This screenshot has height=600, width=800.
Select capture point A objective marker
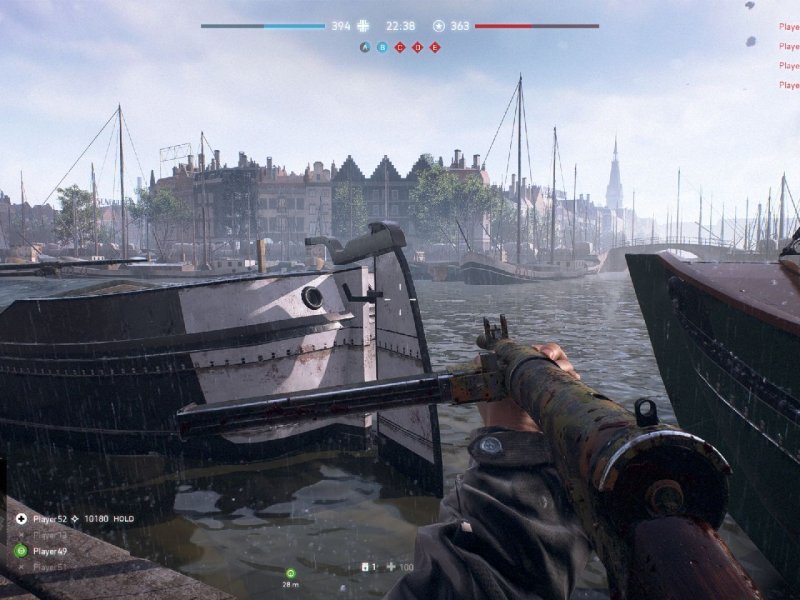pos(364,47)
